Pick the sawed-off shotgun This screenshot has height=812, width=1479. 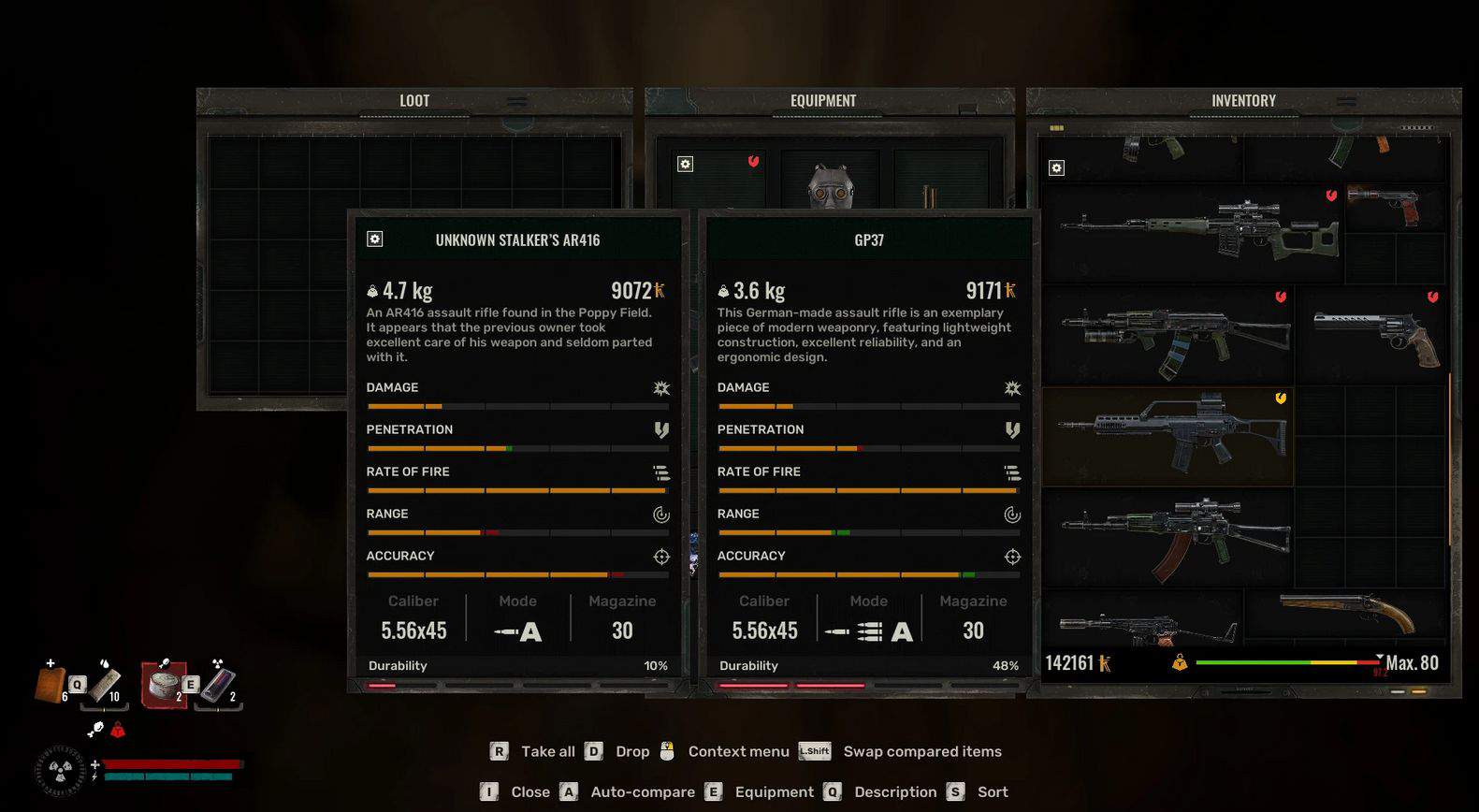click(x=1347, y=613)
